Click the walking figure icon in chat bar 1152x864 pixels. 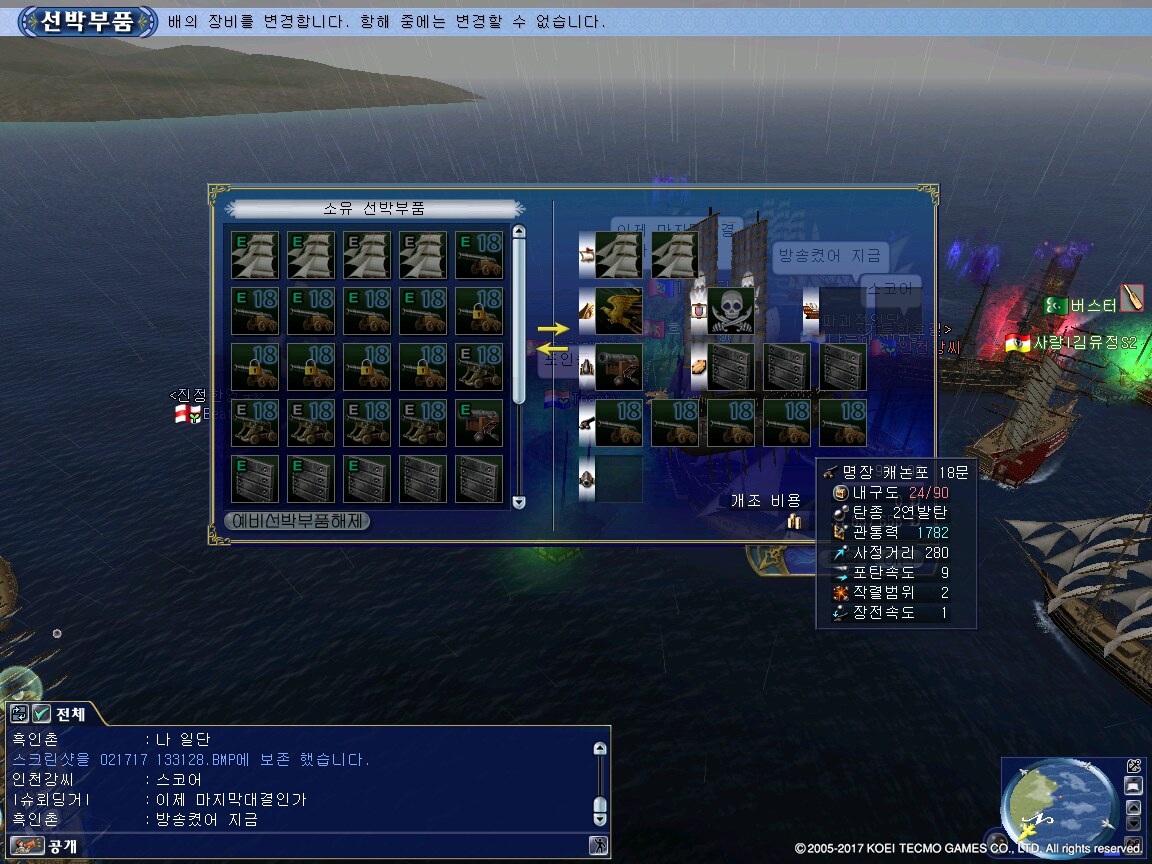599,846
